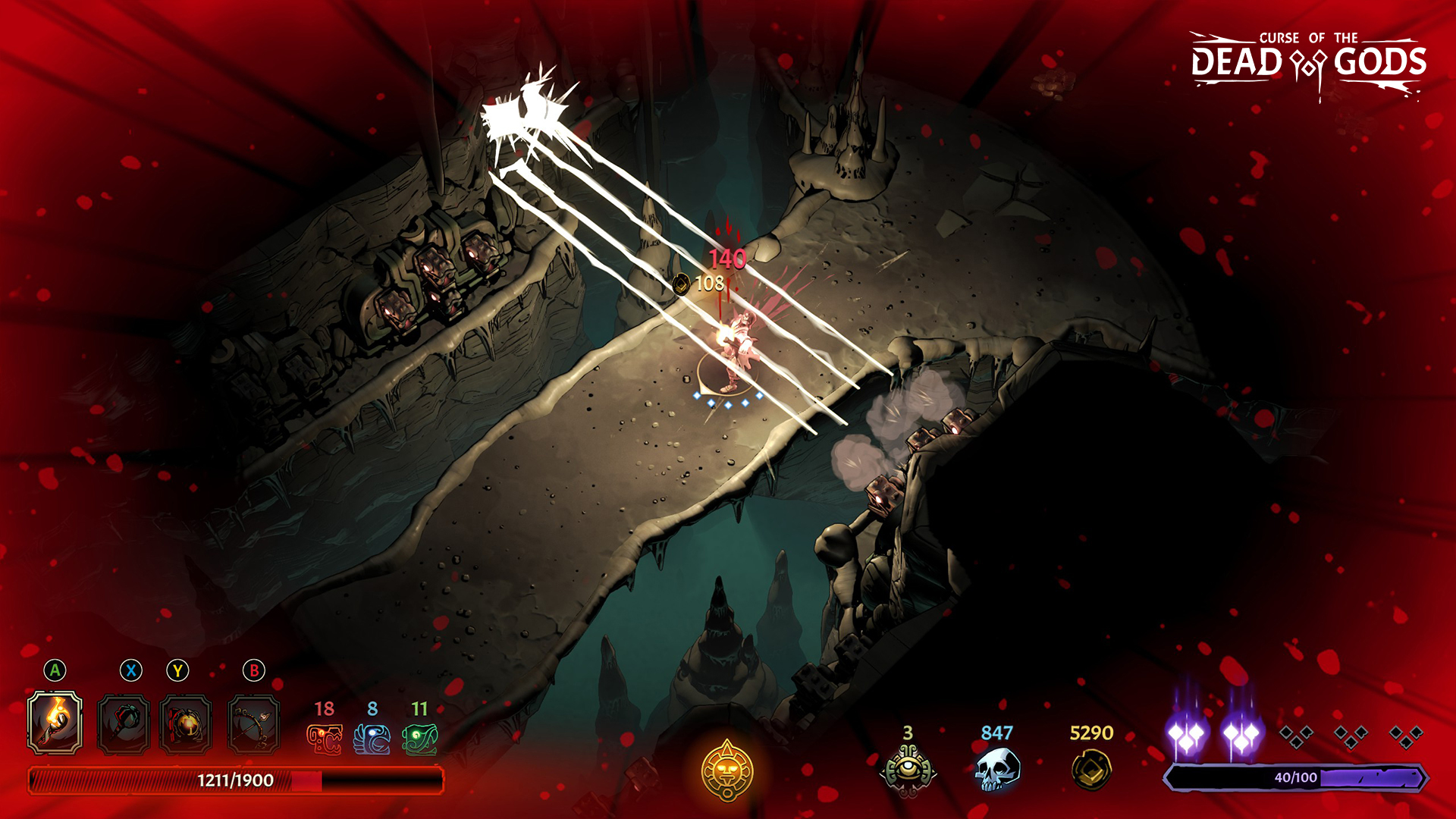The image size is (1456, 819).
Task: Select the flaming torch weapon slot
Action: click(55, 723)
